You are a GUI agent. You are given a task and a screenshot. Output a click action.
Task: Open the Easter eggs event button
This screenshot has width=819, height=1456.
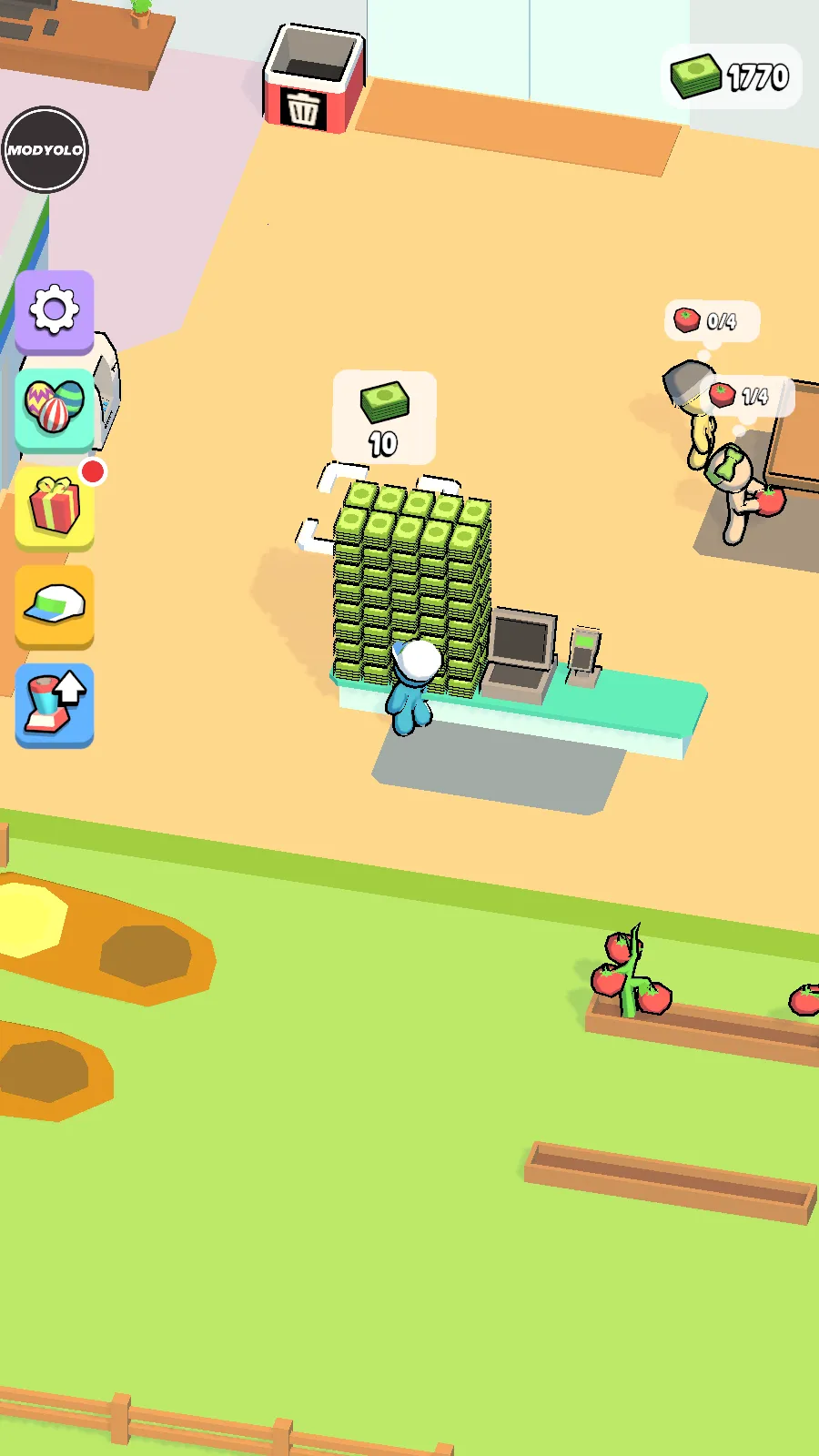tap(55, 407)
